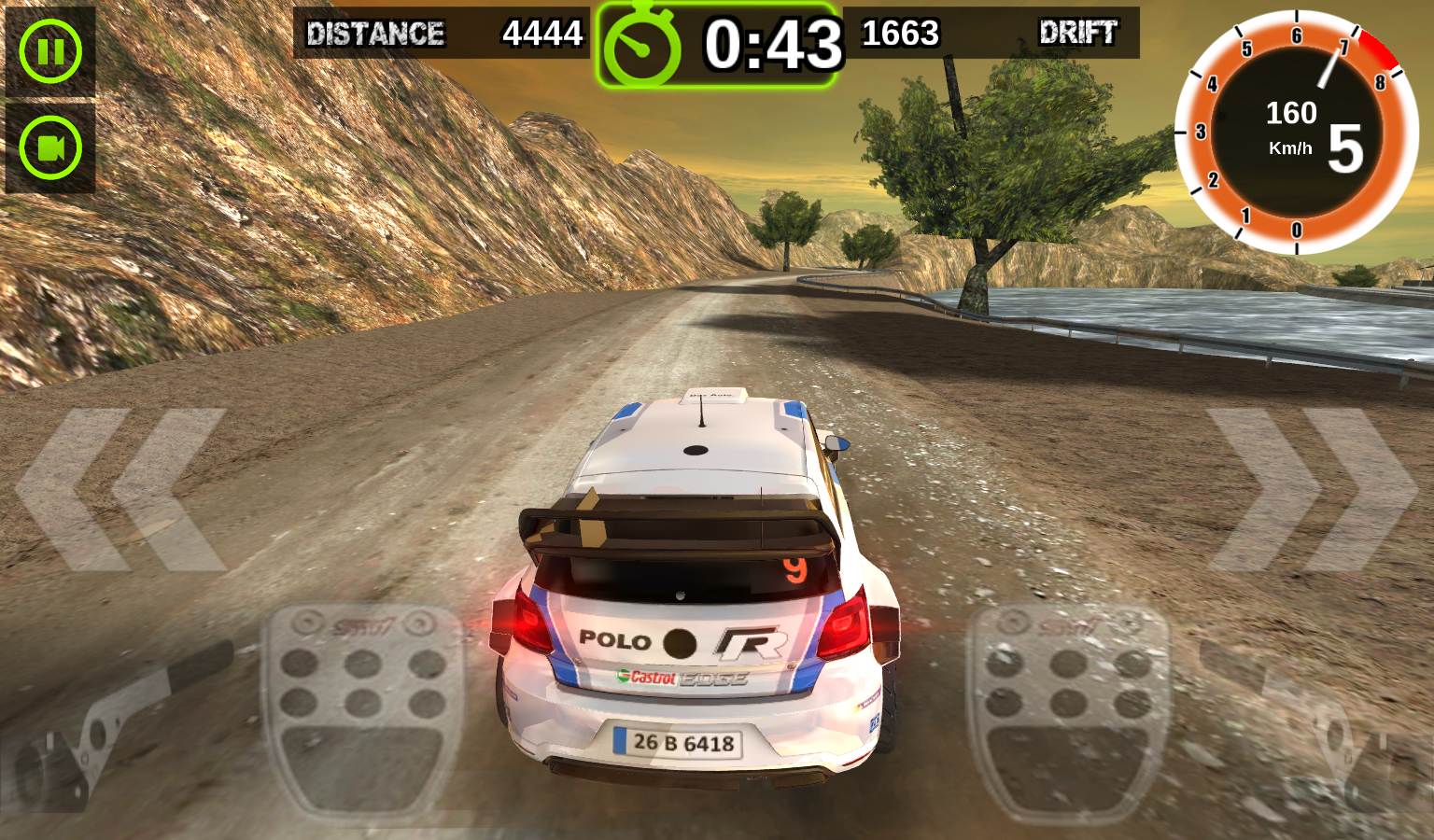Steer right with the right-pointing chevrons
This screenshot has width=1434, height=840.
tap(1312, 490)
